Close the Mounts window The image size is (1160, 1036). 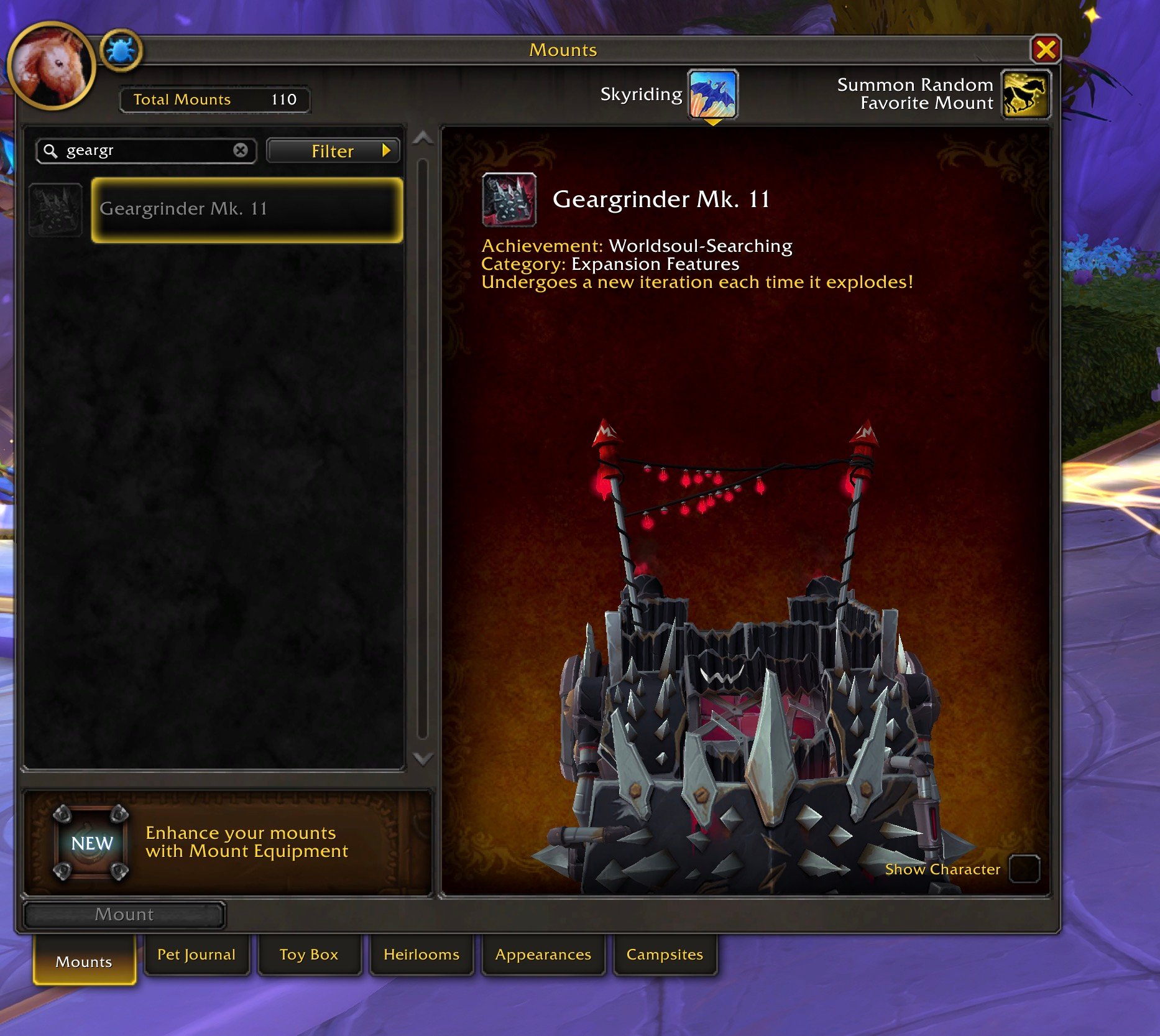pyautogui.click(x=1046, y=49)
